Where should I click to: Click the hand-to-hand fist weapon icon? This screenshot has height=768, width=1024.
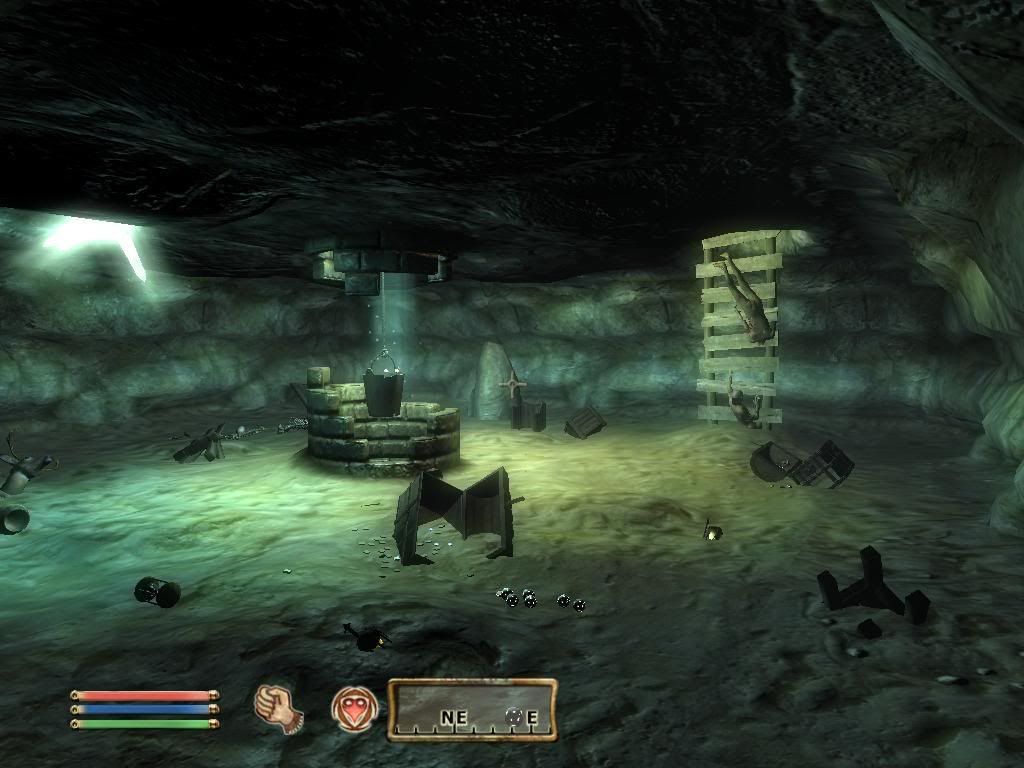[x=278, y=708]
